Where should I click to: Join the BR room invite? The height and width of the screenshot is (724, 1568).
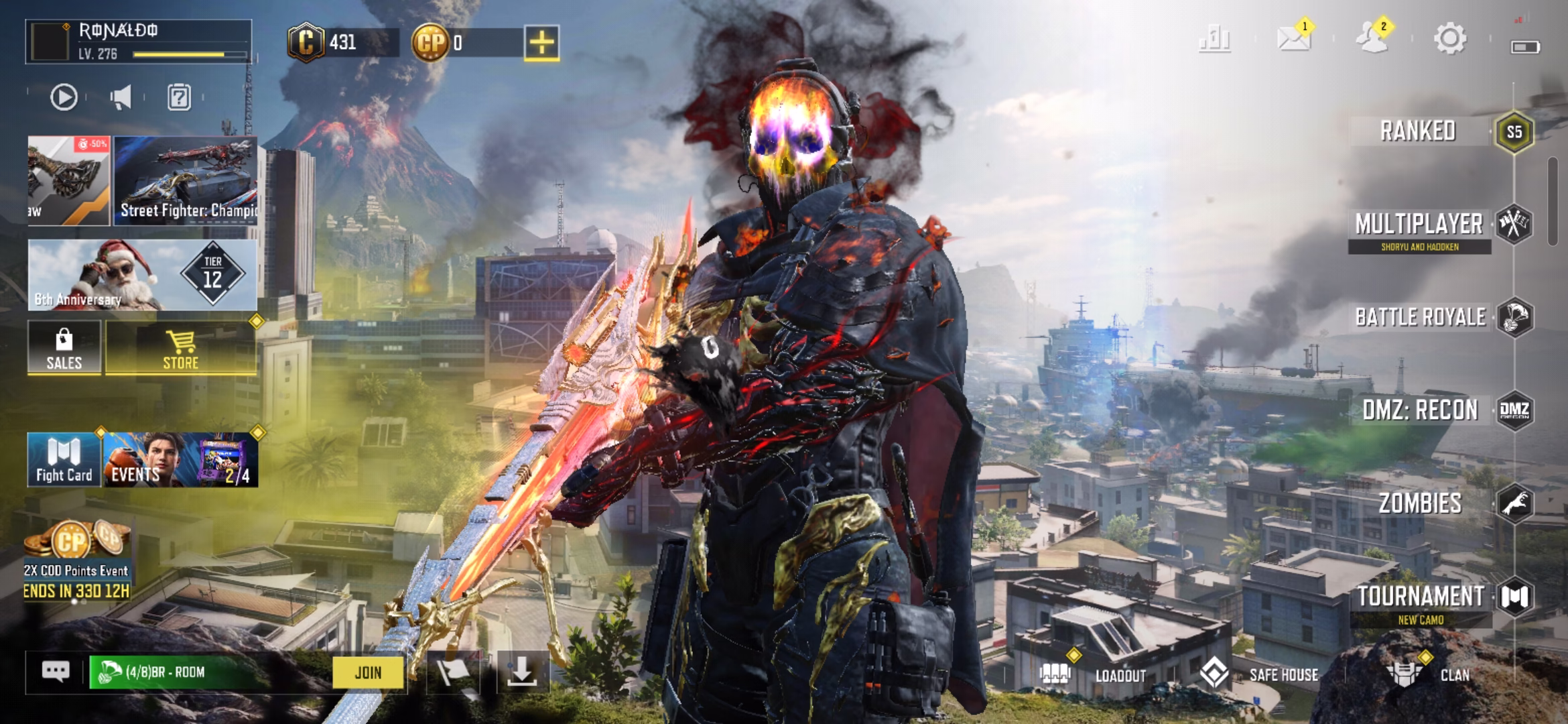368,672
